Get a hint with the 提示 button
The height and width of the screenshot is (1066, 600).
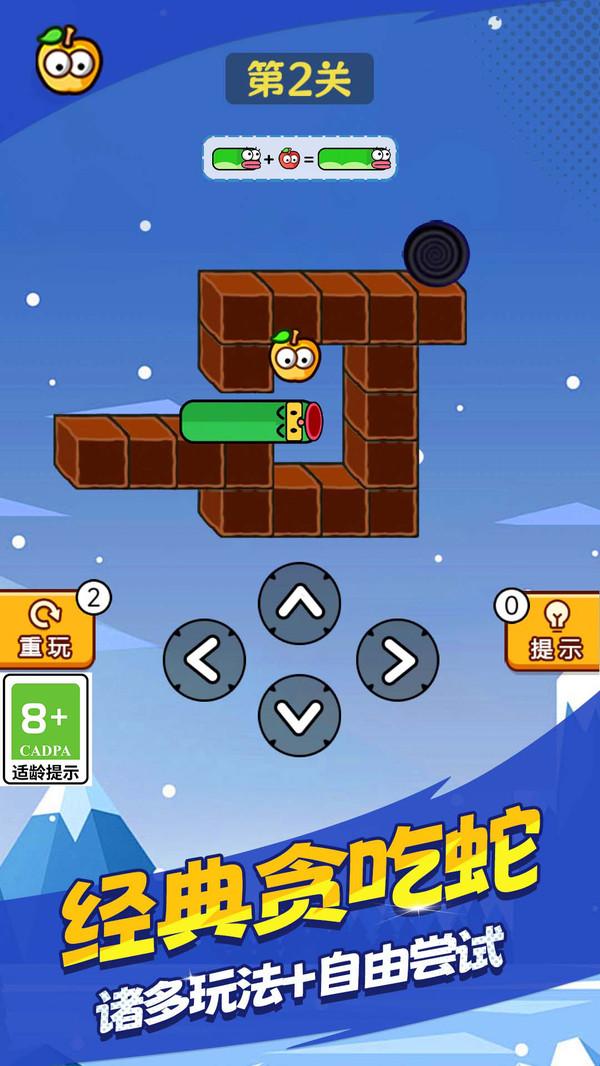coord(553,632)
